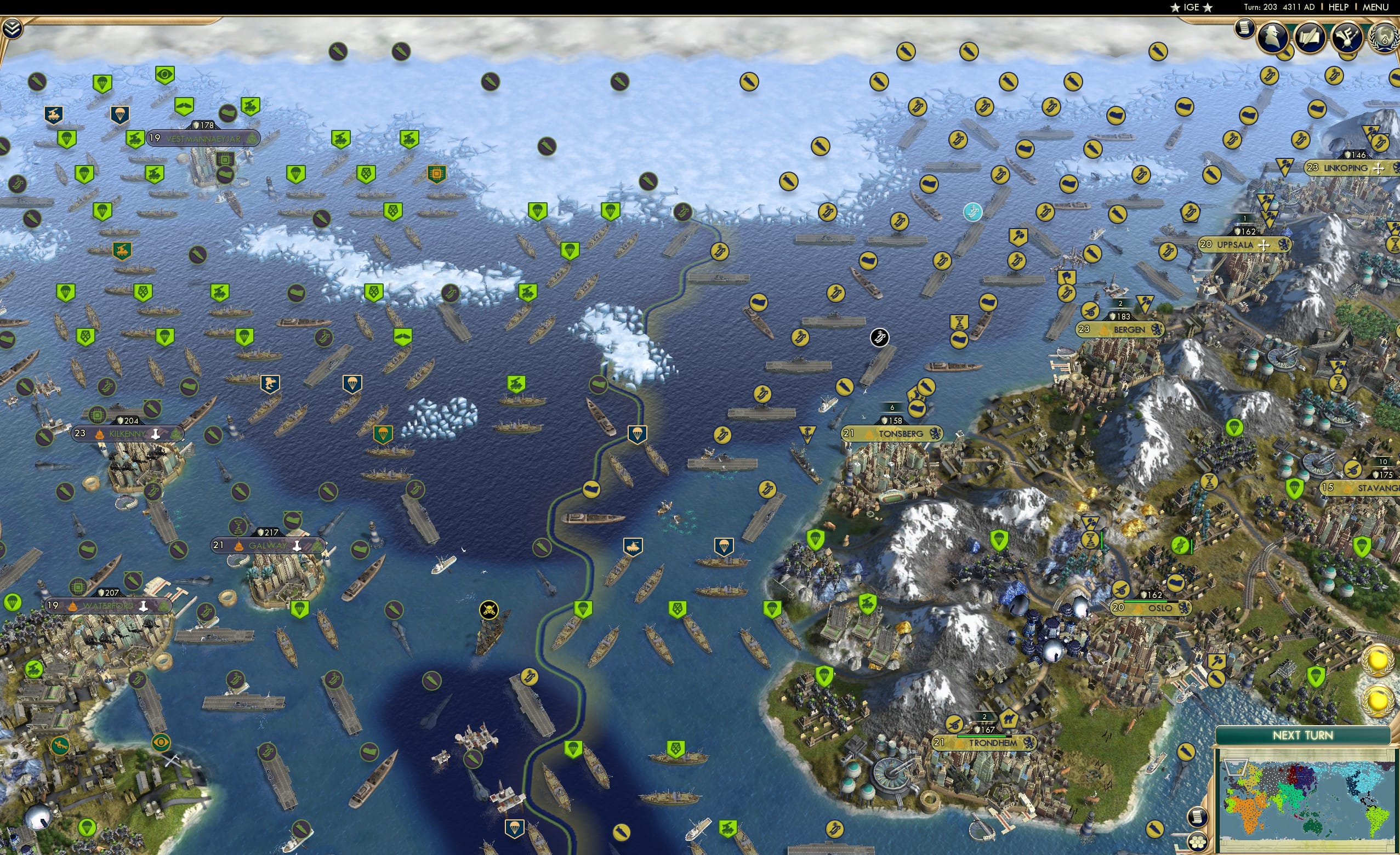Image resolution: width=1400 pixels, height=855 pixels.
Task: Open the Espionage overview spy icon
Action: point(1273,37)
